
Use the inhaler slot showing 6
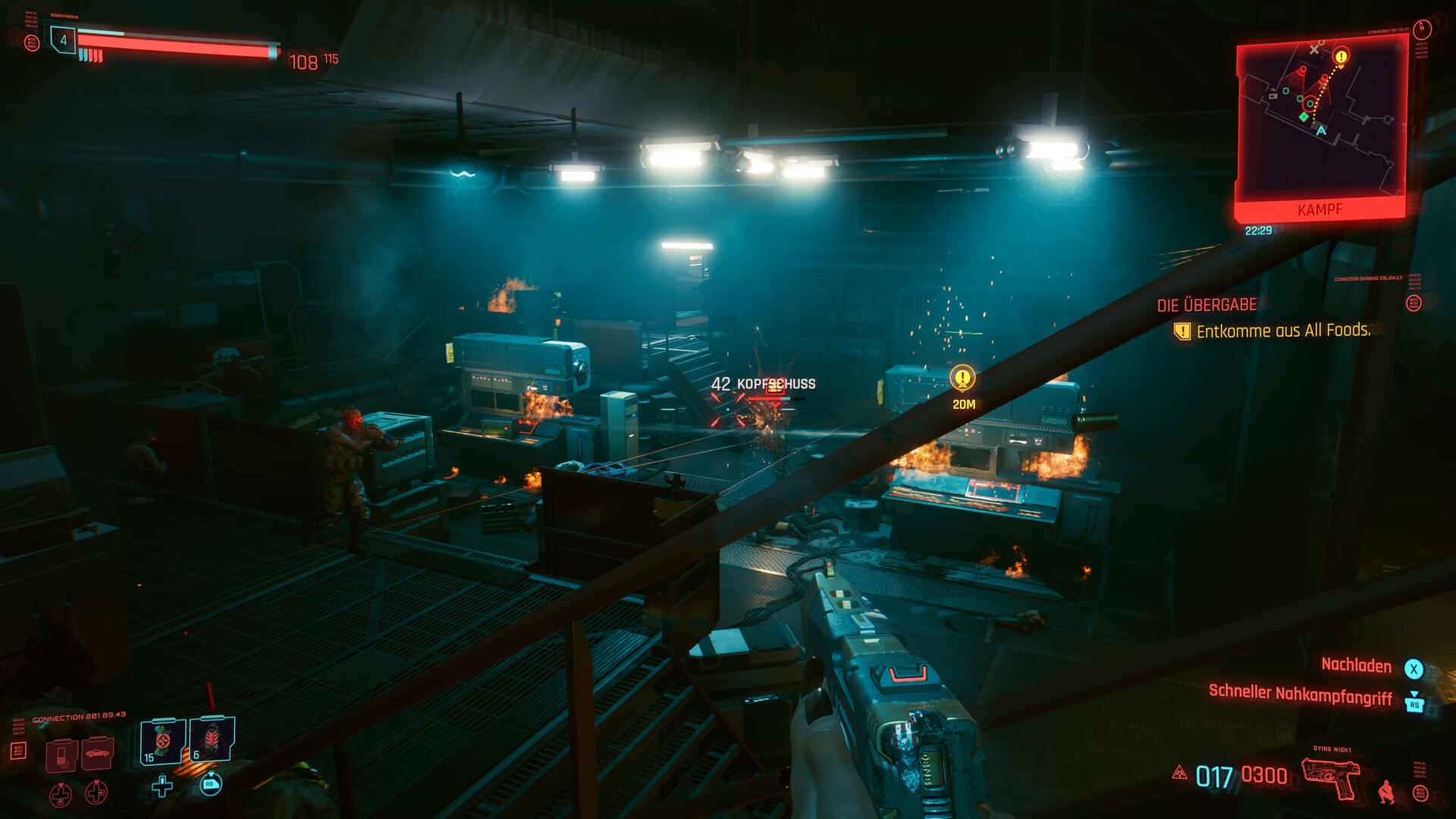pyautogui.click(x=212, y=739)
